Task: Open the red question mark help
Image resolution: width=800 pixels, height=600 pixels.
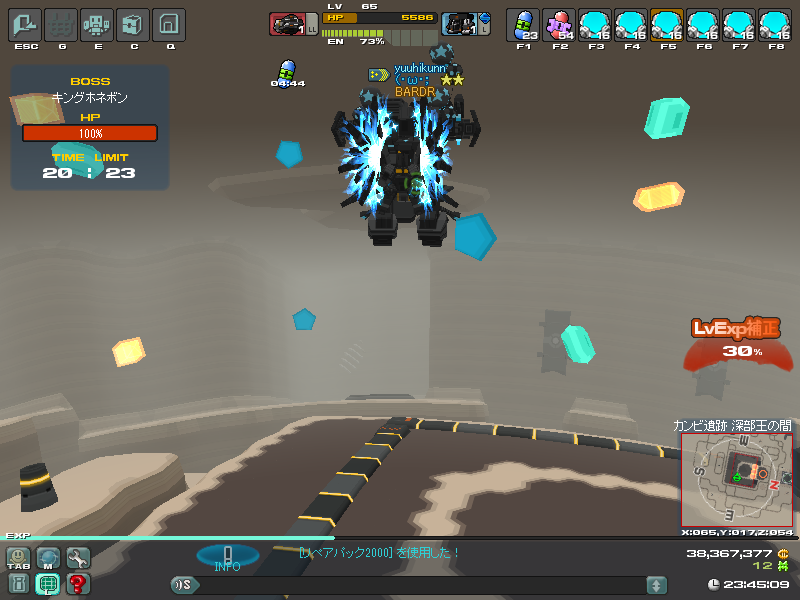Action: (x=77, y=584)
